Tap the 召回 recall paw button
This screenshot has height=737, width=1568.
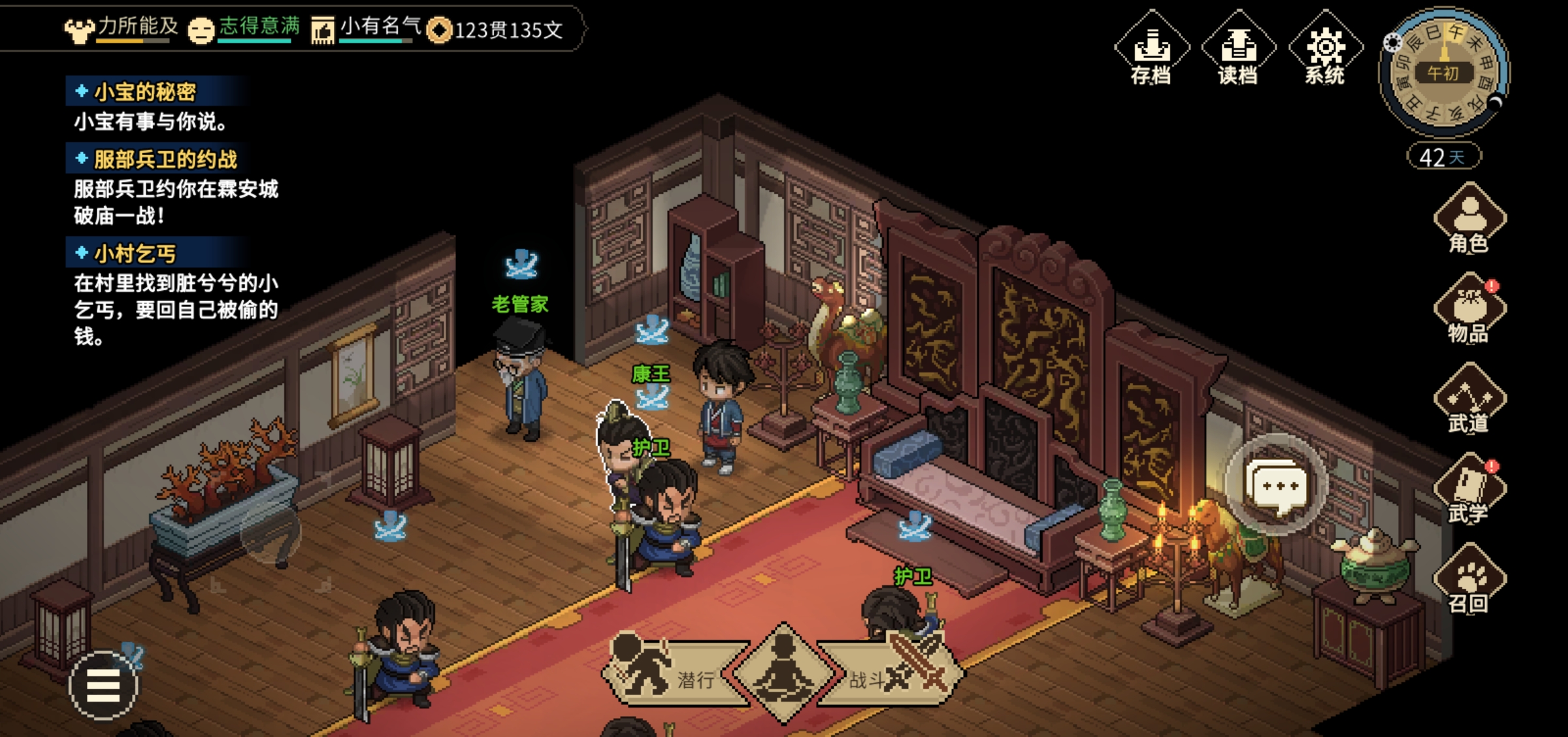pyautogui.click(x=1469, y=580)
